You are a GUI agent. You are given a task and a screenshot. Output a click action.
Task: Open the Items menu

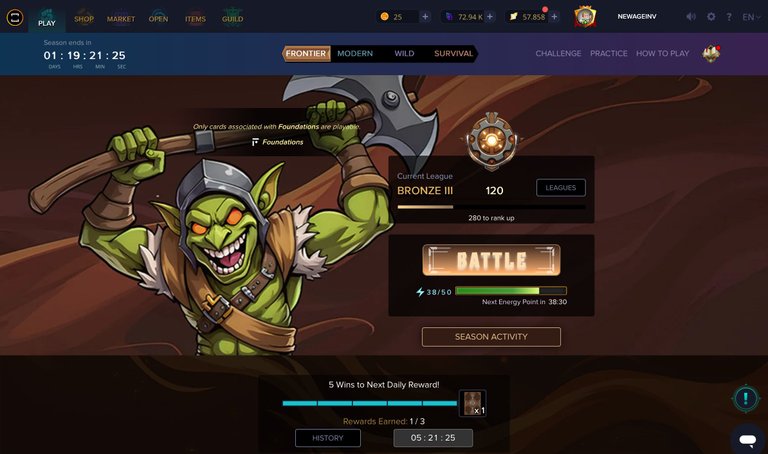(x=195, y=18)
